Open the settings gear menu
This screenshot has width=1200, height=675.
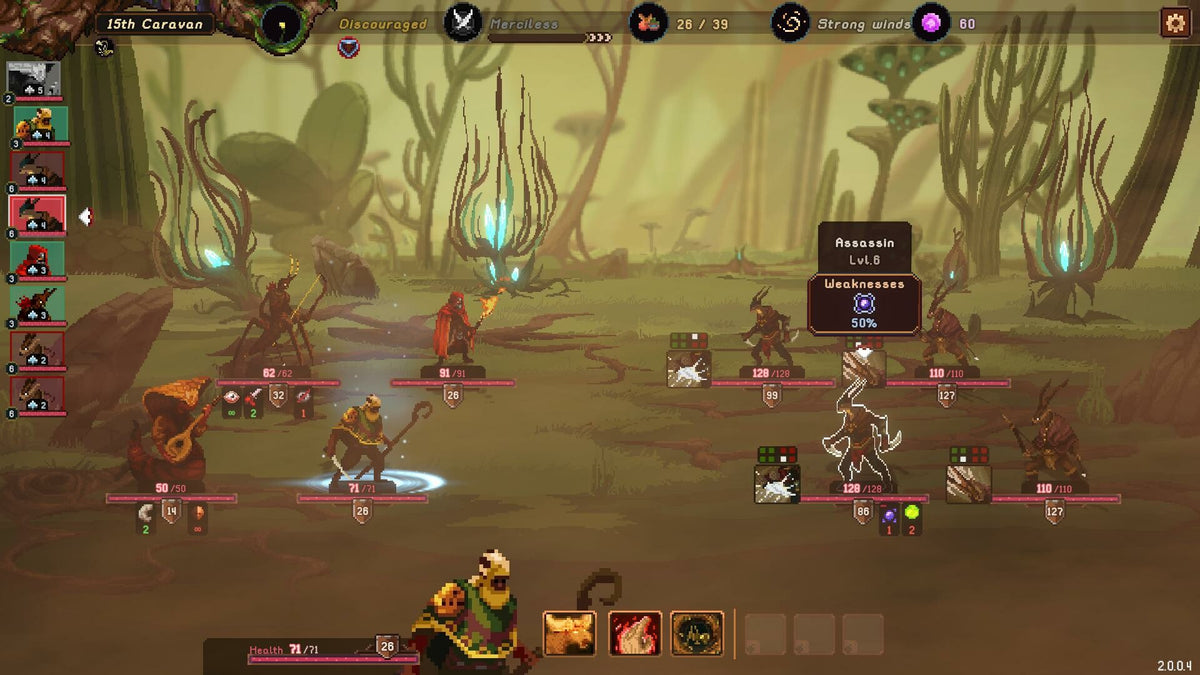(1174, 22)
